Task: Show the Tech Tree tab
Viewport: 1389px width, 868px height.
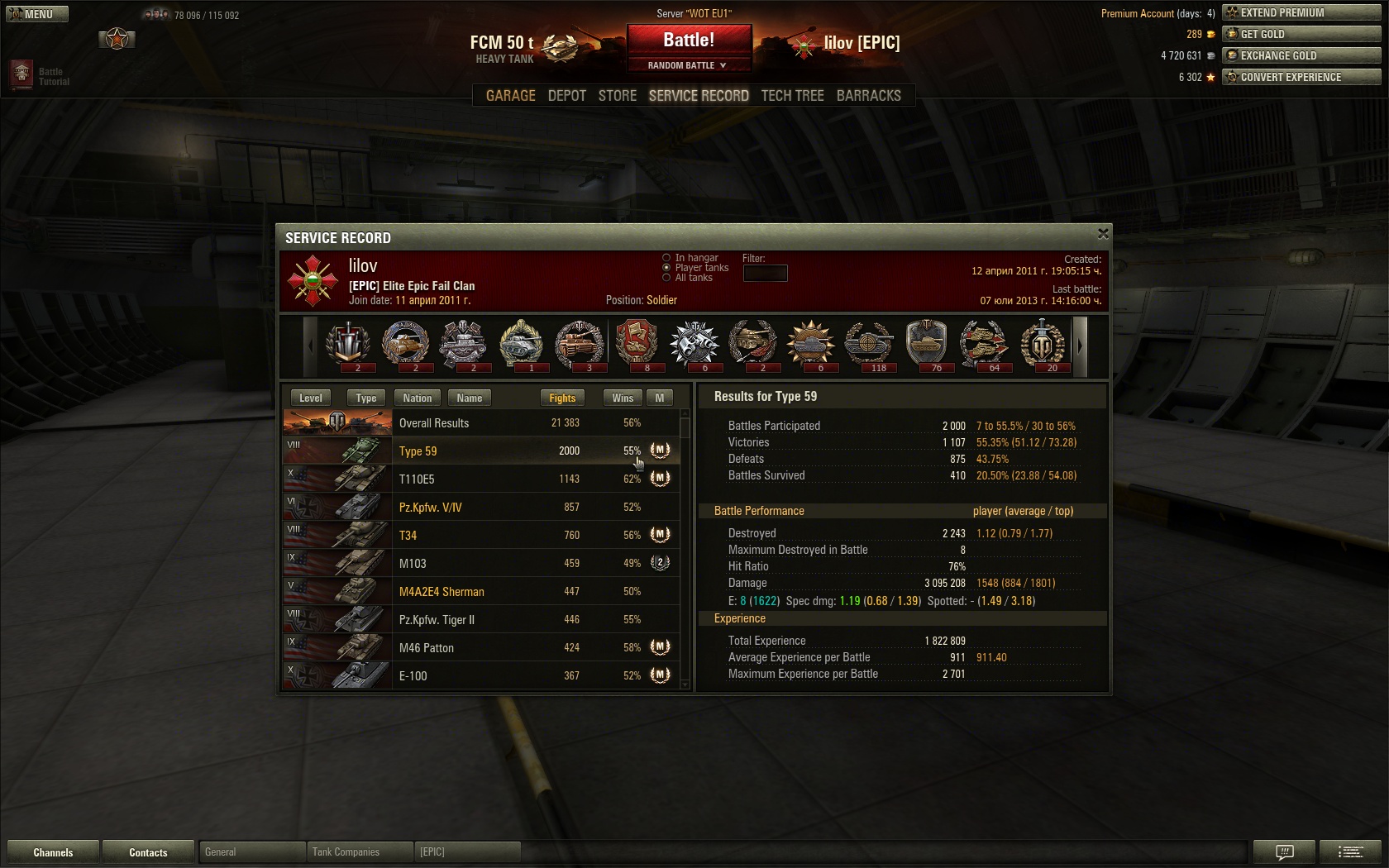Action: (792, 96)
